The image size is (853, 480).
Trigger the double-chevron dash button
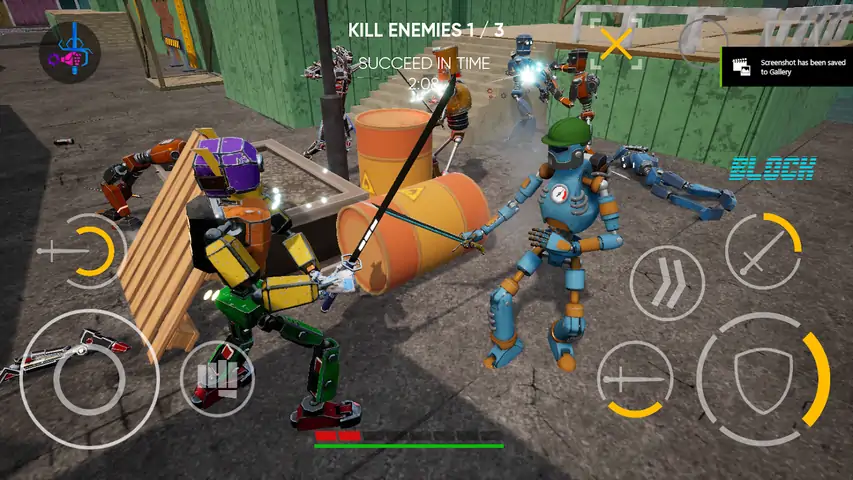pos(666,282)
